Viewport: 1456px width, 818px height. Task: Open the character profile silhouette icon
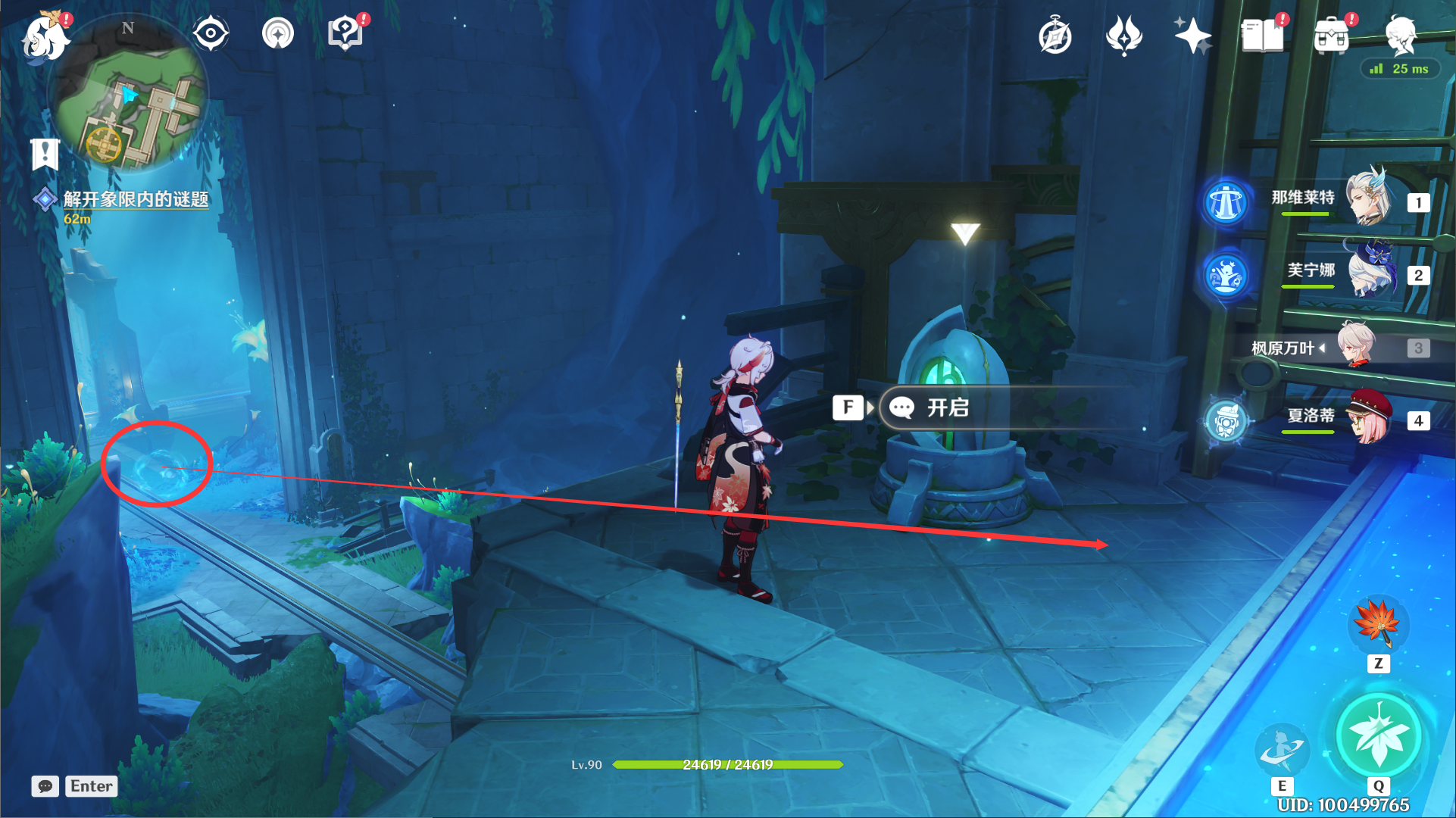coord(1401,36)
